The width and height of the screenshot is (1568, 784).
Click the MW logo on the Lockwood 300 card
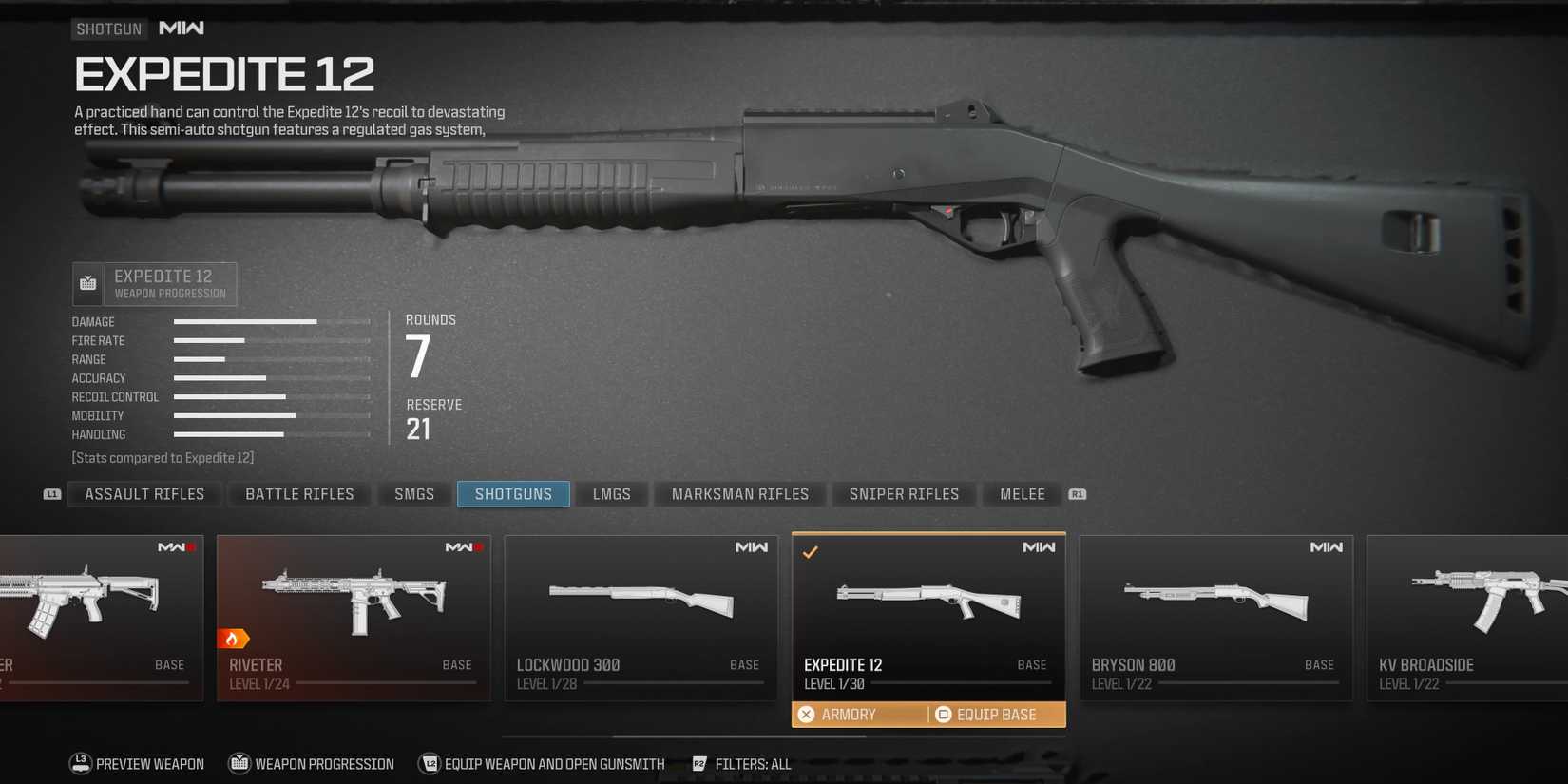(751, 547)
